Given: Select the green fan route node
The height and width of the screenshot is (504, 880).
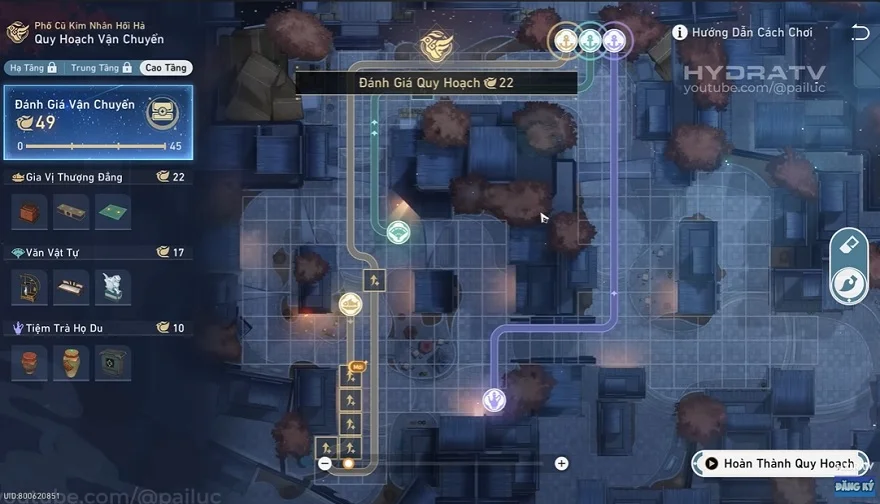Looking at the screenshot, I should pyautogui.click(x=398, y=232).
